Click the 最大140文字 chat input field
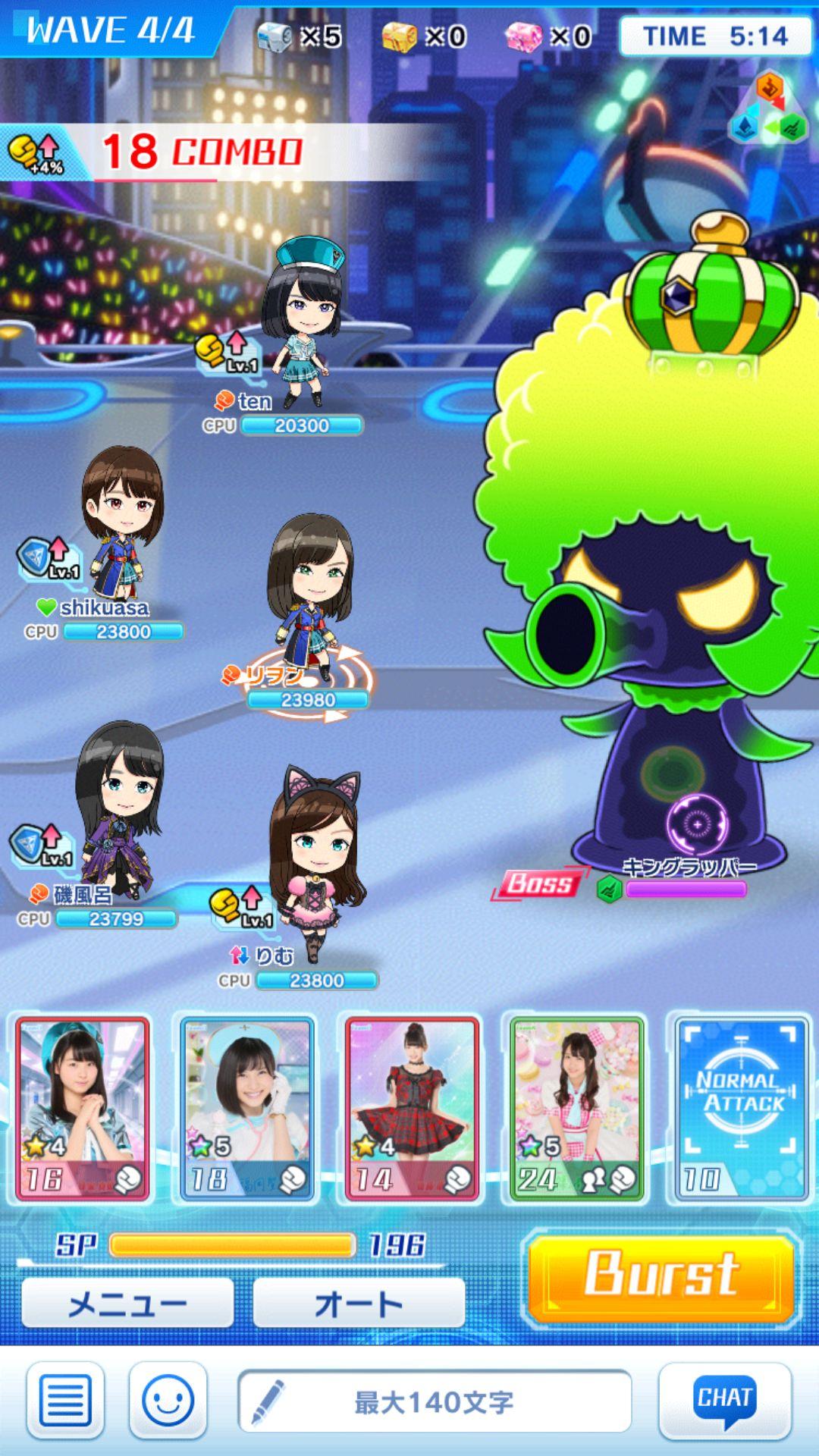Image resolution: width=819 pixels, height=1456 pixels. click(435, 1401)
